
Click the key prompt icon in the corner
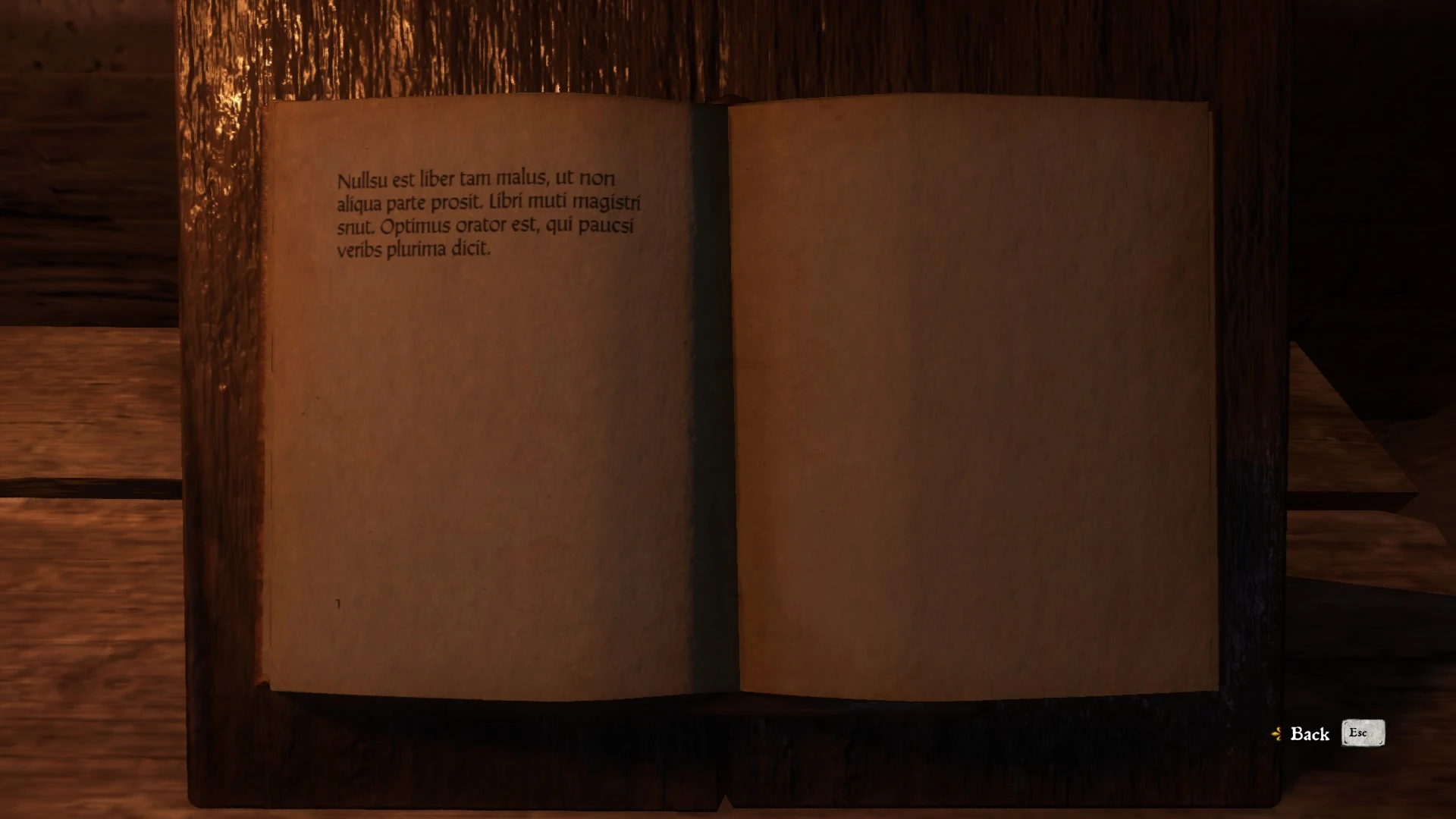[x=1363, y=734]
